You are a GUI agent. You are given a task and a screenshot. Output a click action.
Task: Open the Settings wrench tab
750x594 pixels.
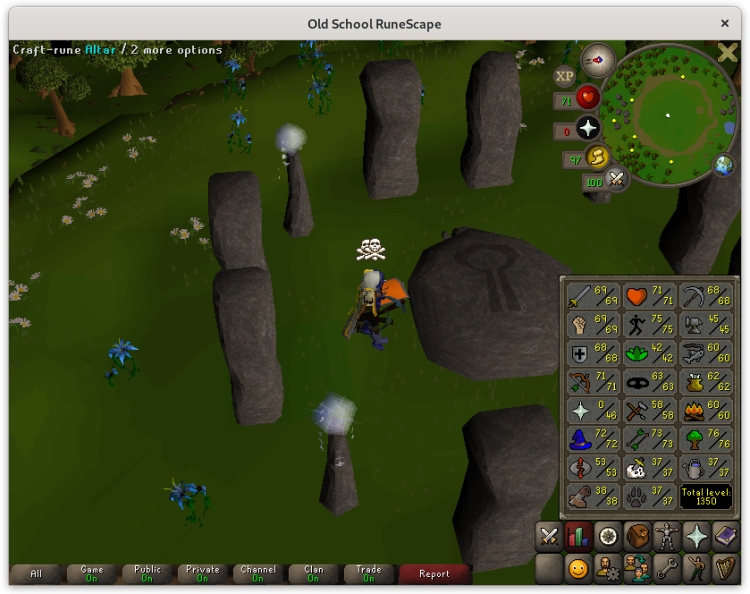pyautogui.click(x=667, y=569)
